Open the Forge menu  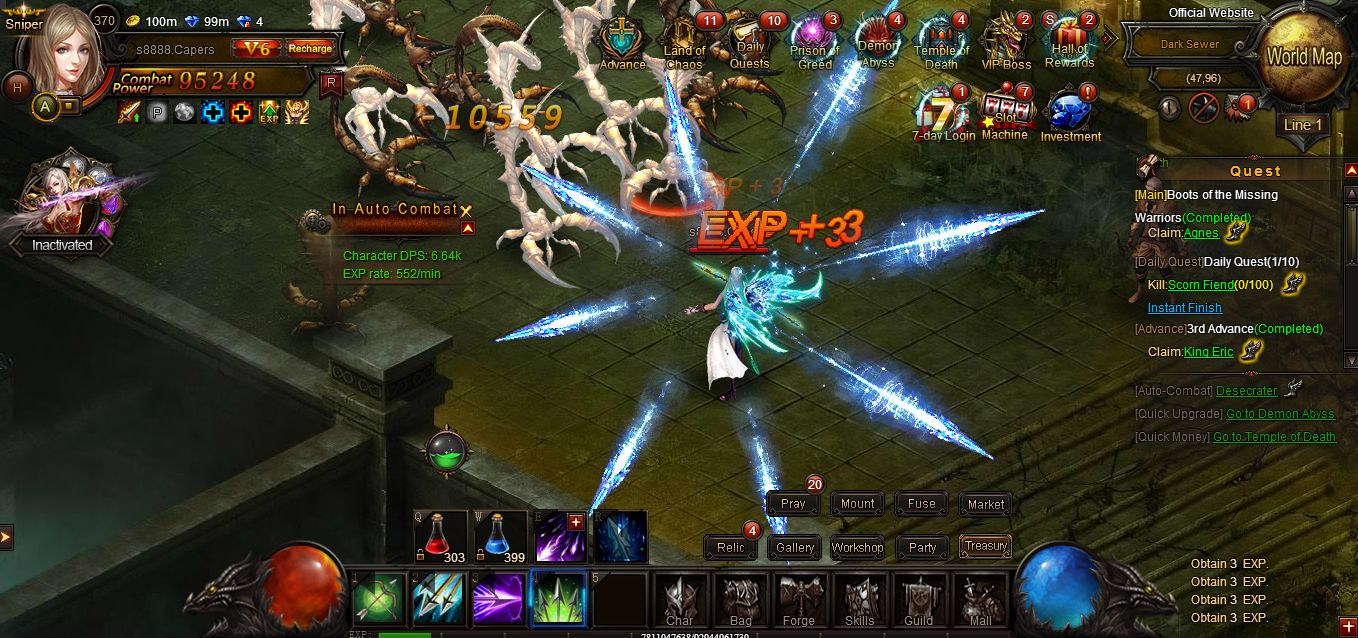[x=798, y=600]
